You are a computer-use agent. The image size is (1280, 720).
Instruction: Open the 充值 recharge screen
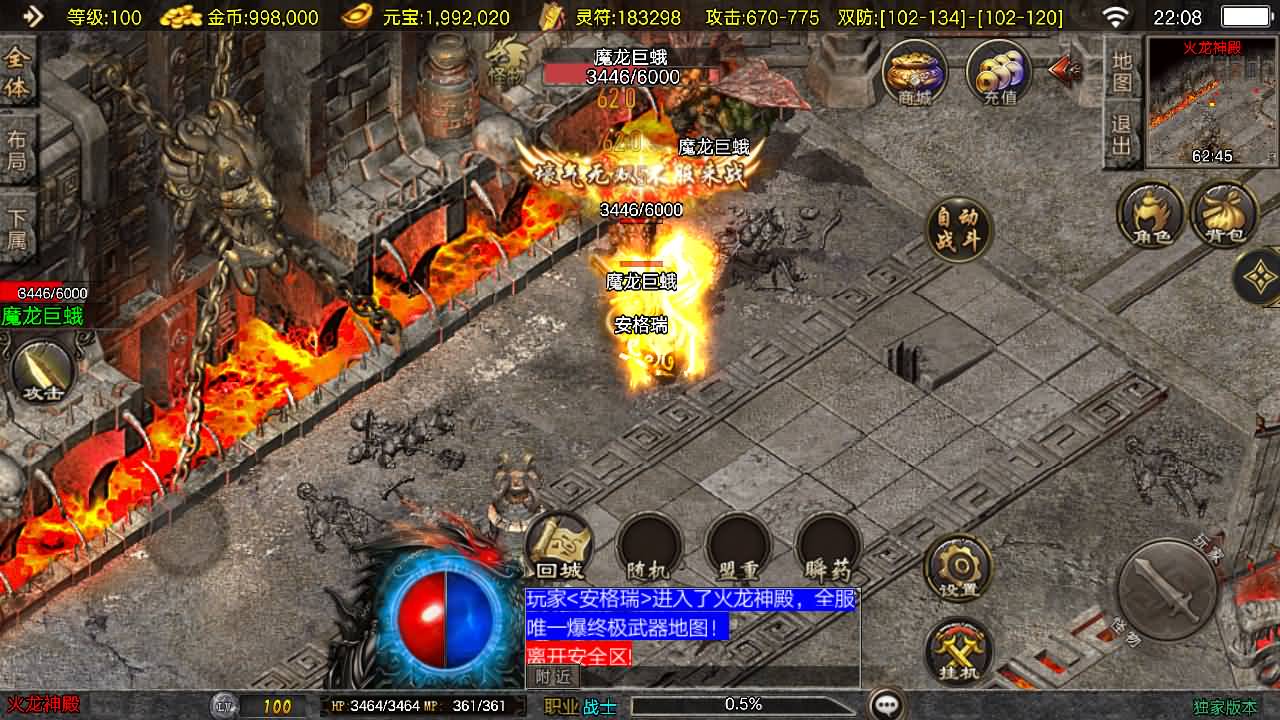click(999, 73)
